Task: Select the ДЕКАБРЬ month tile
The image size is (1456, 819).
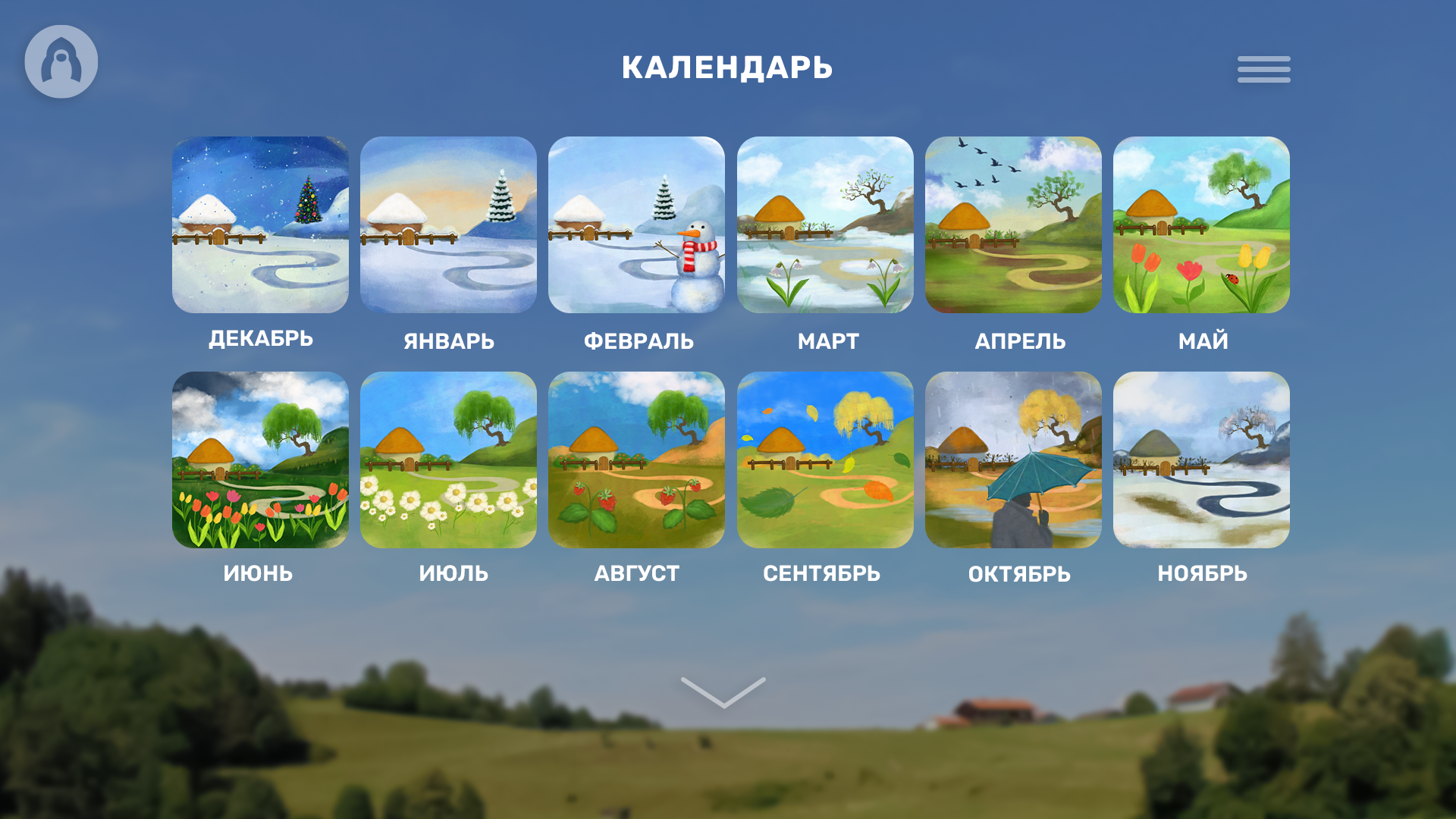Action: 260,224
